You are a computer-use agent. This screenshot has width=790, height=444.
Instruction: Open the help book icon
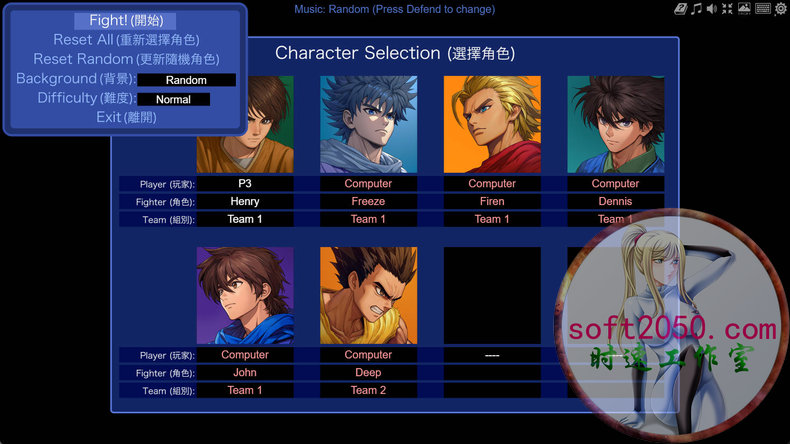click(x=680, y=9)
